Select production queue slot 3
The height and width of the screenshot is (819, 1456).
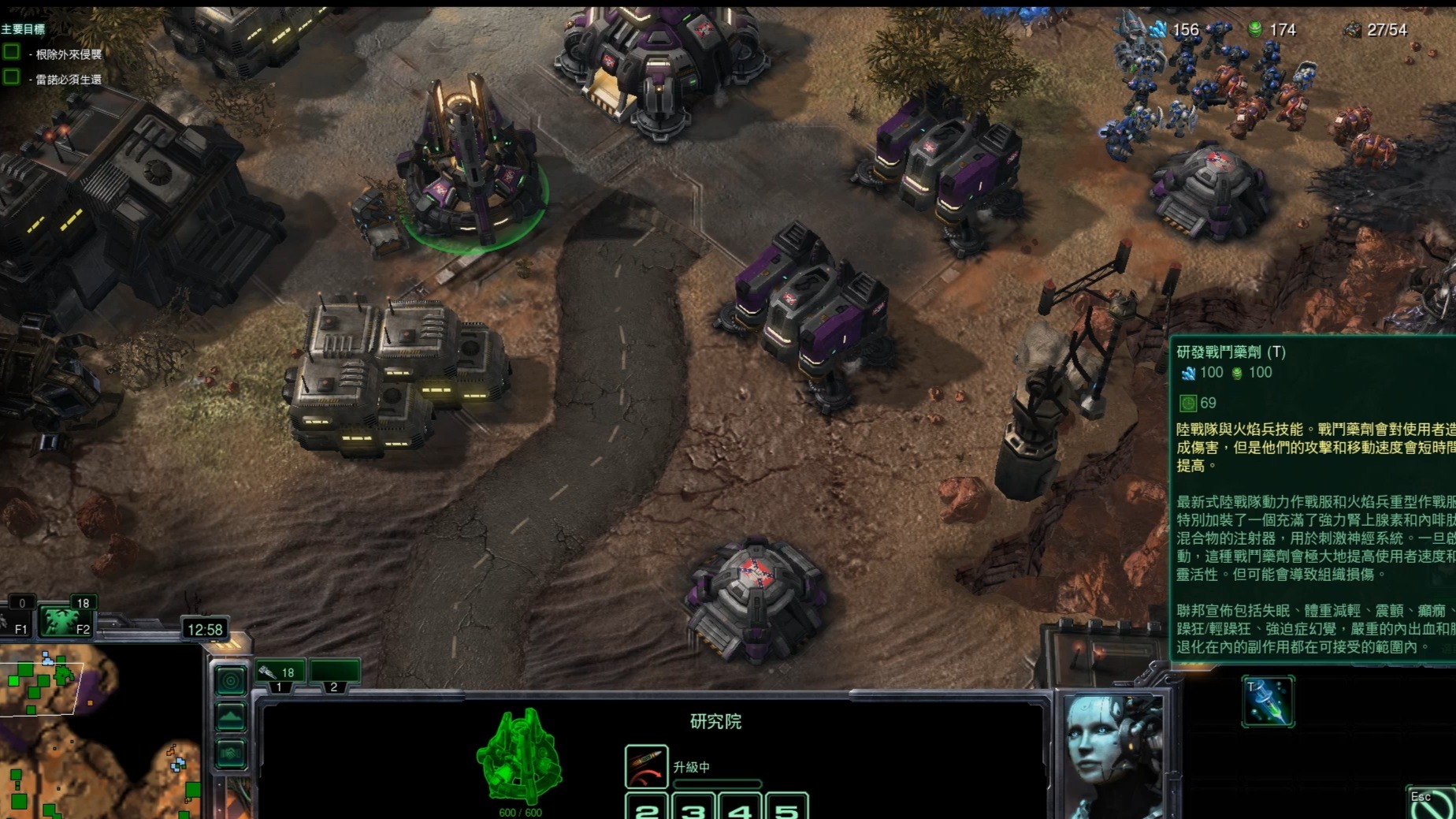pos(693,808)
